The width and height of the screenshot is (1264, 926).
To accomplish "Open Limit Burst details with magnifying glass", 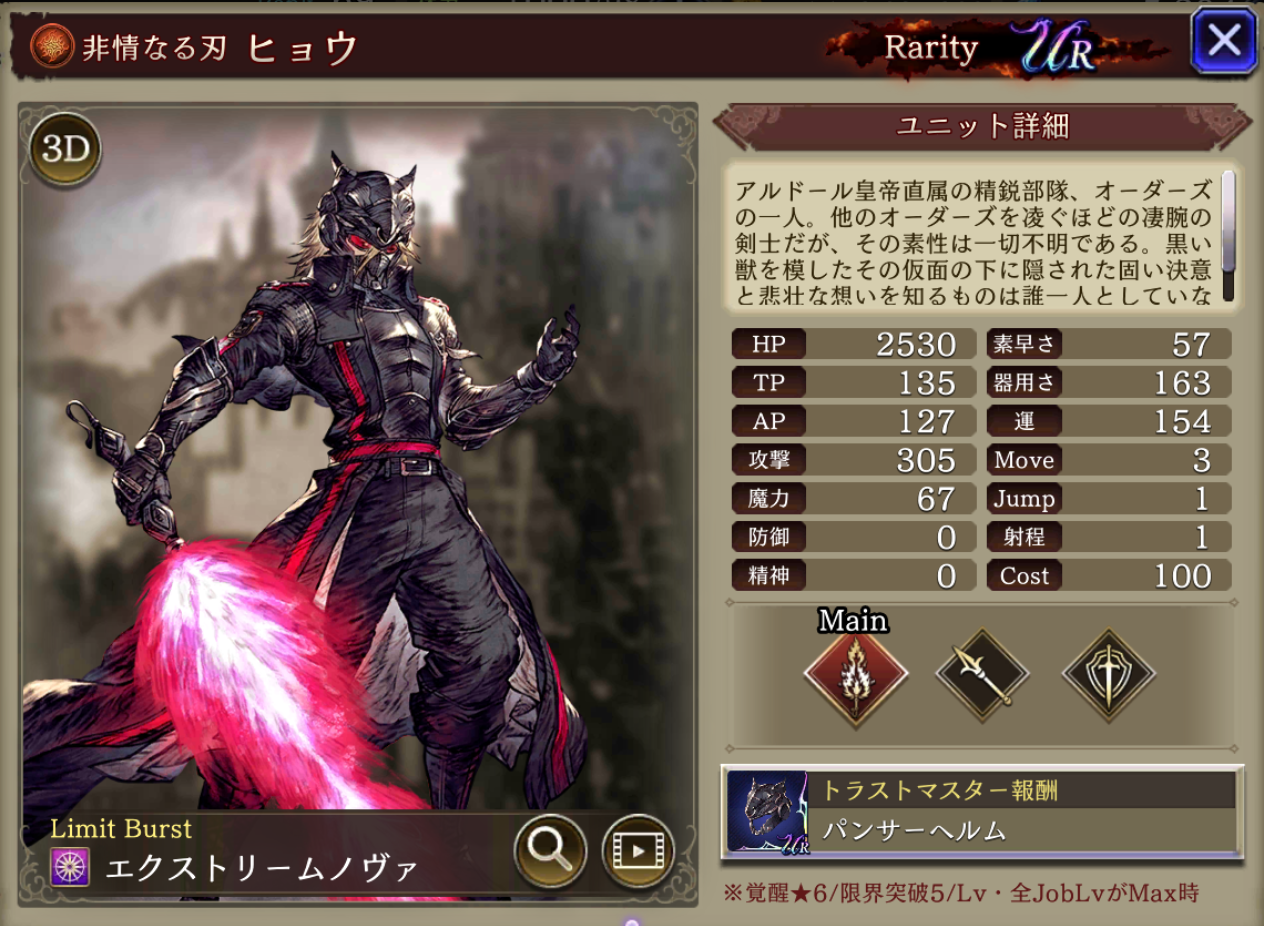I will [550, 851].
